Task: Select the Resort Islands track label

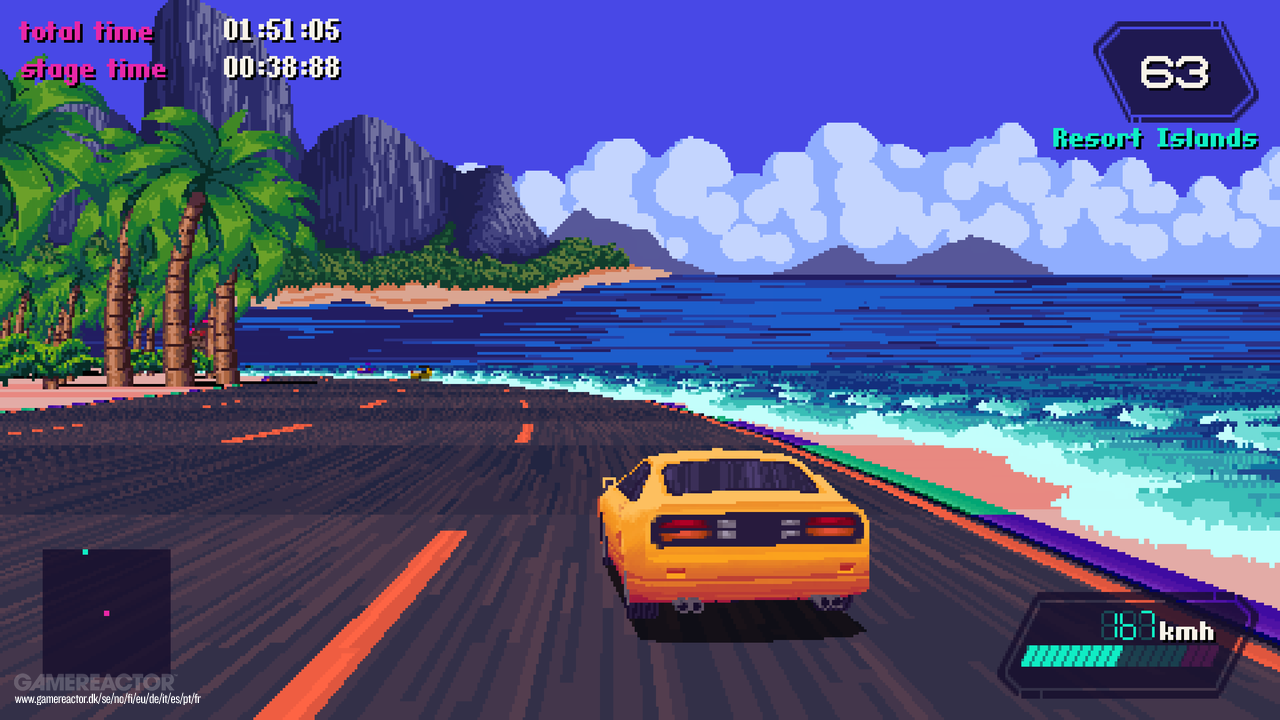Action: point(1157,138)
